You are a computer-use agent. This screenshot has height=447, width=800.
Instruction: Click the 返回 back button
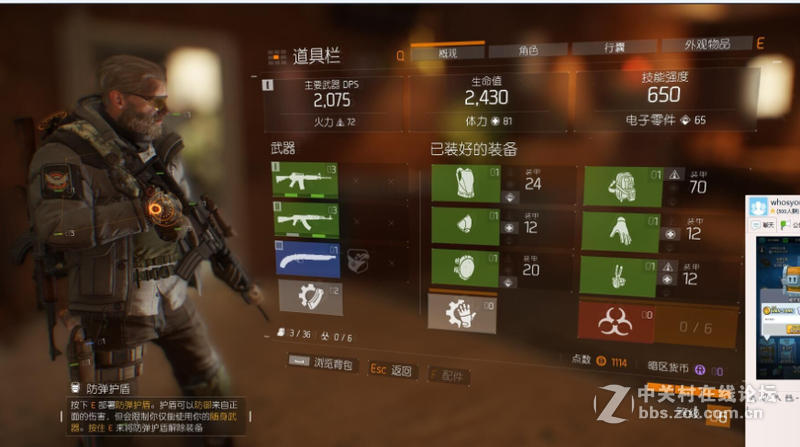[x=391, y=370]
